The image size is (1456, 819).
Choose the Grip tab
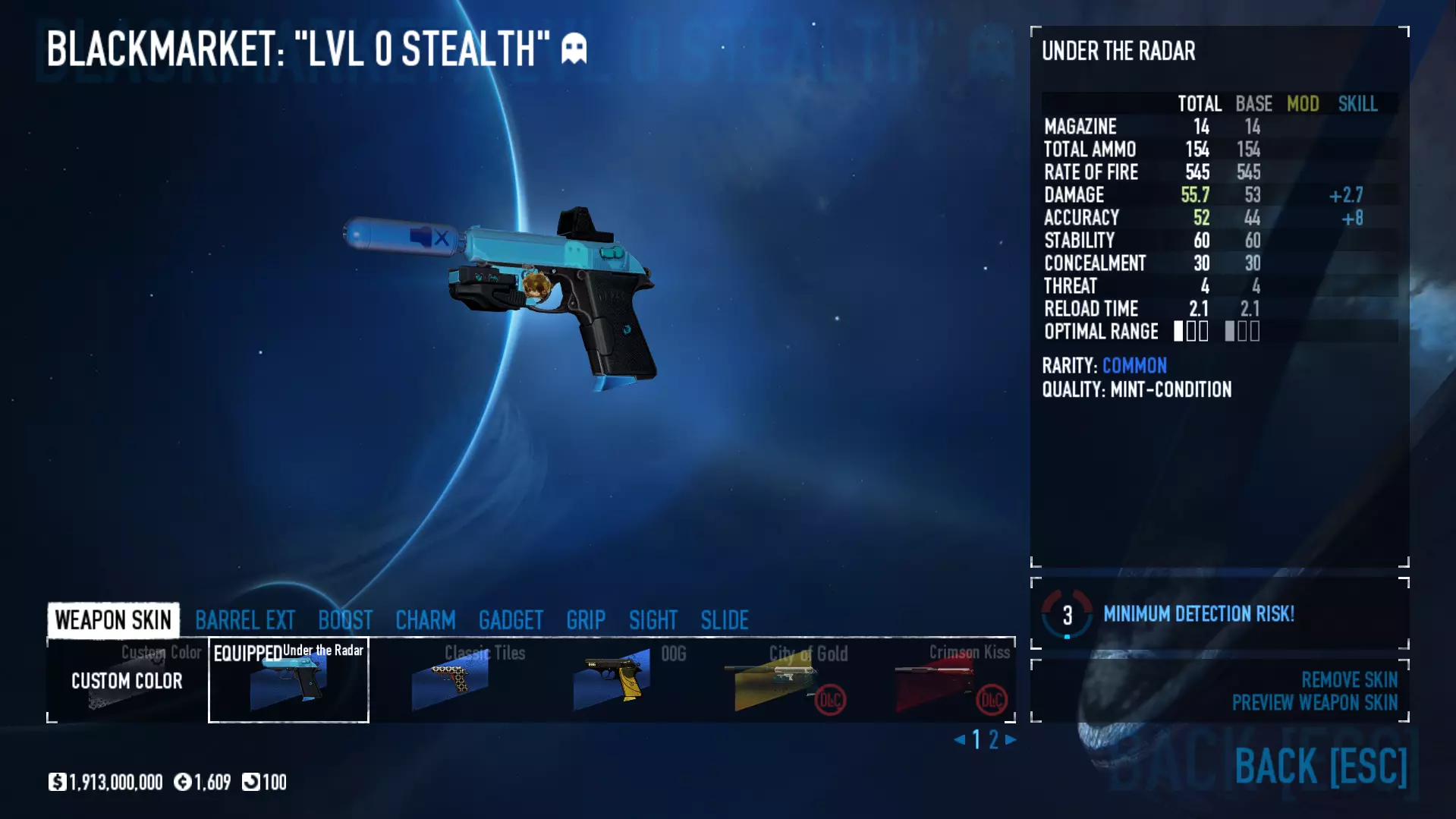586,620
